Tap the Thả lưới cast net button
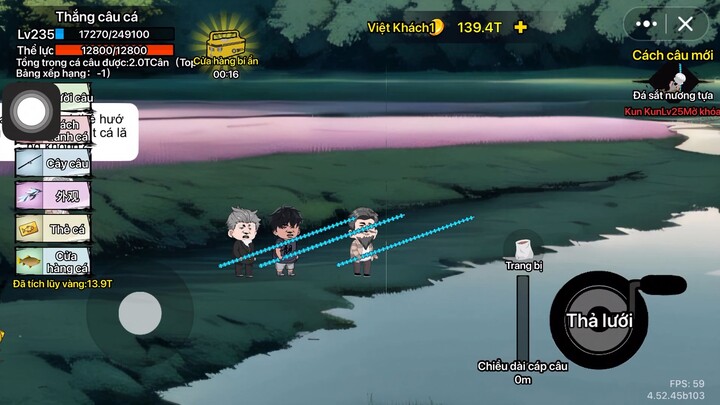The width and height of the screenshot is (720, 405). [x=597, y=320]
